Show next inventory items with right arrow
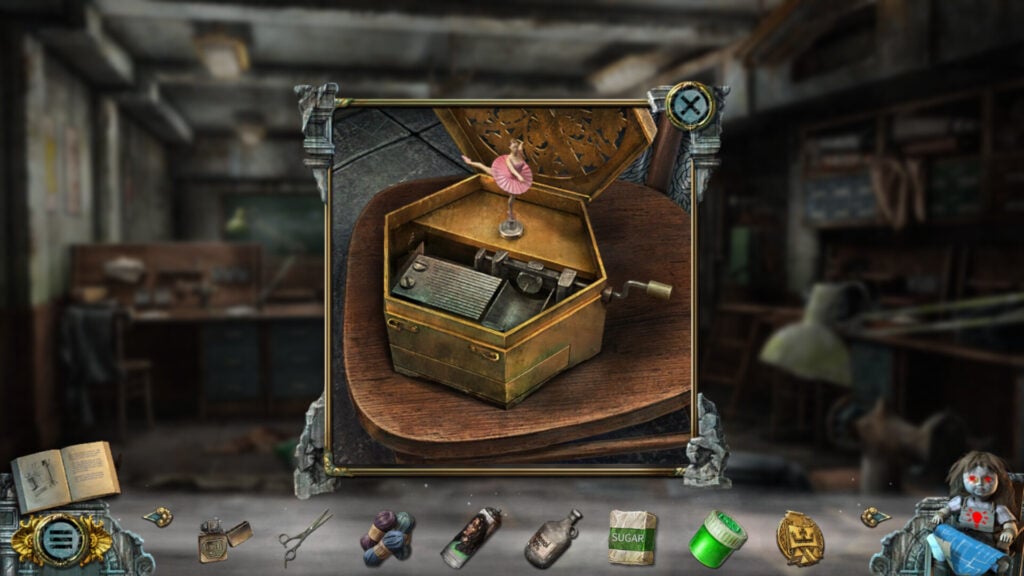1024x576 pixels. tap(874, 517)
